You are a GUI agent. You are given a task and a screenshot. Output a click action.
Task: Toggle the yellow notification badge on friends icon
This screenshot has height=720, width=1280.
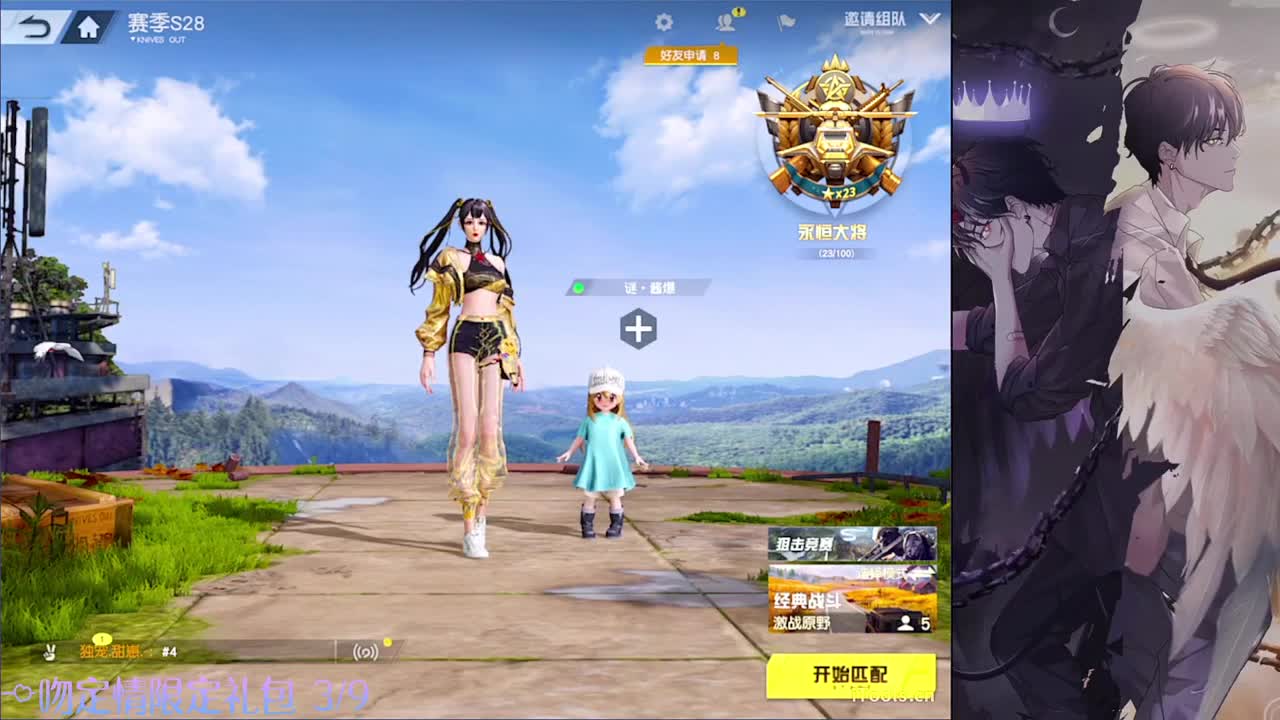[737, 11]
